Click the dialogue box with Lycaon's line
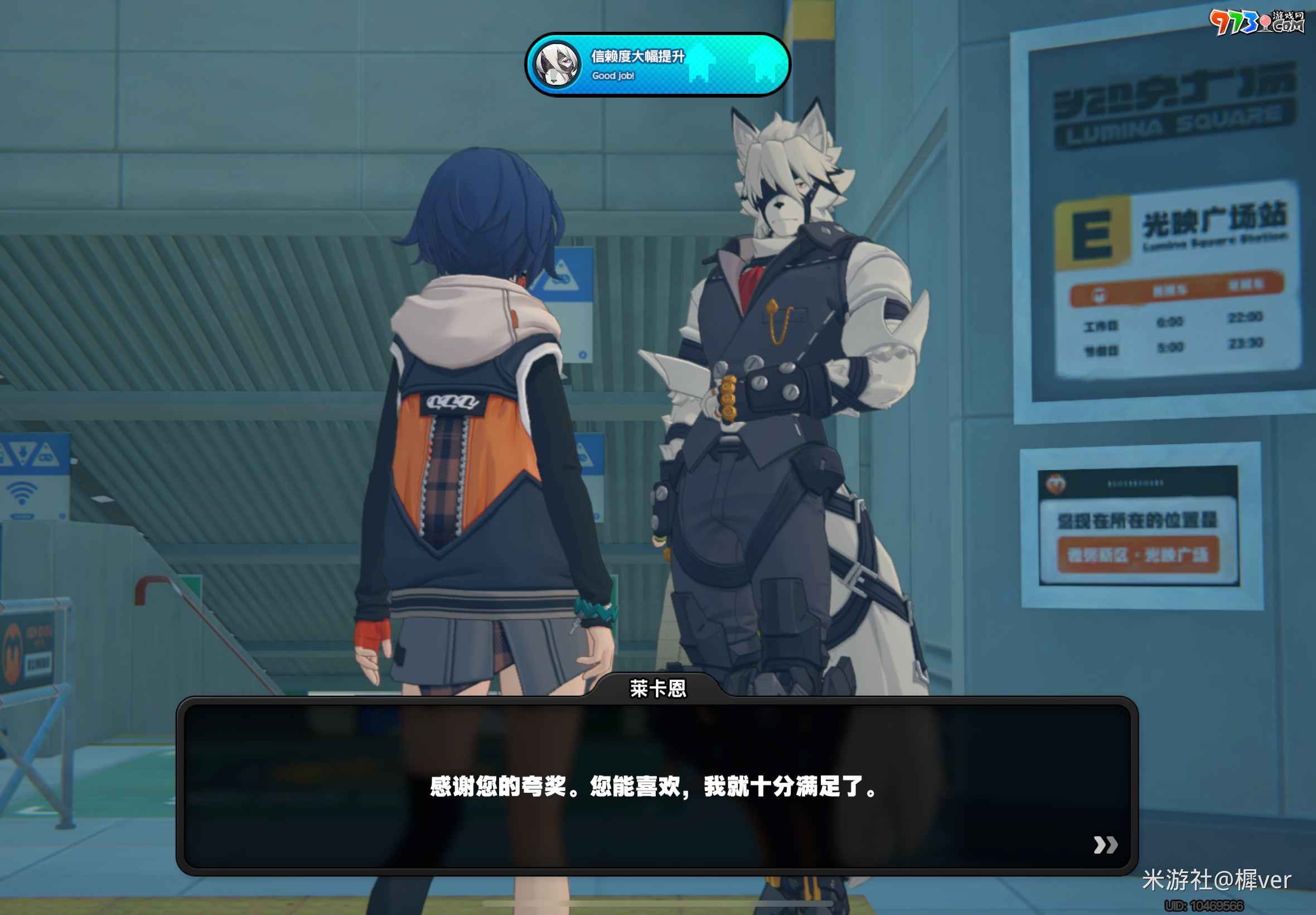 [656, 786]
